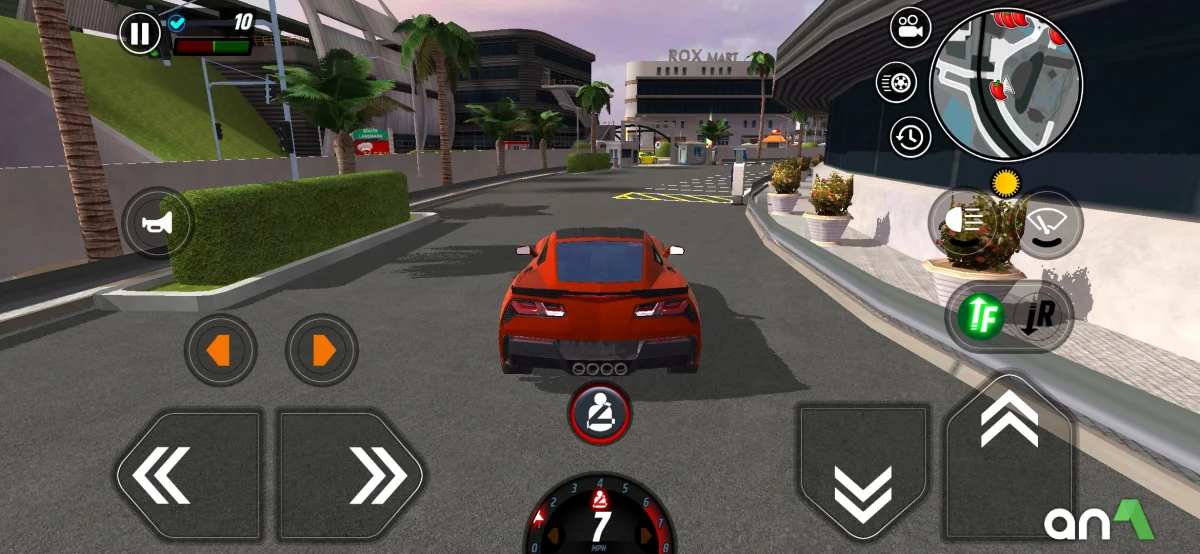Activate the right turn signal
1200x554 pixels.
[322, 350]
